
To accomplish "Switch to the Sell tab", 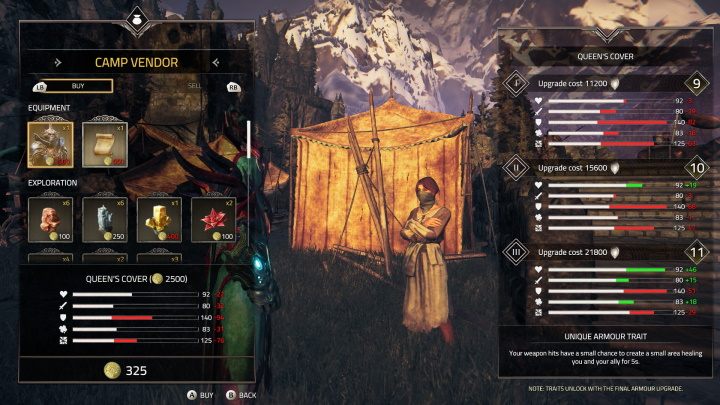I will point(194,86).
